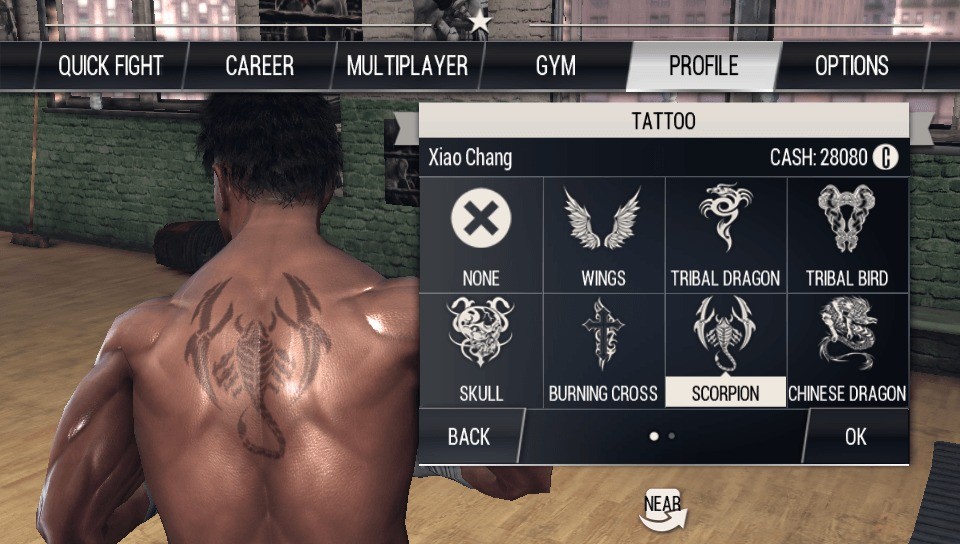The height and width of the screenshot is (544, 960).
Task: Pick the Tribal Dragon tattoo
Action: 725,235
